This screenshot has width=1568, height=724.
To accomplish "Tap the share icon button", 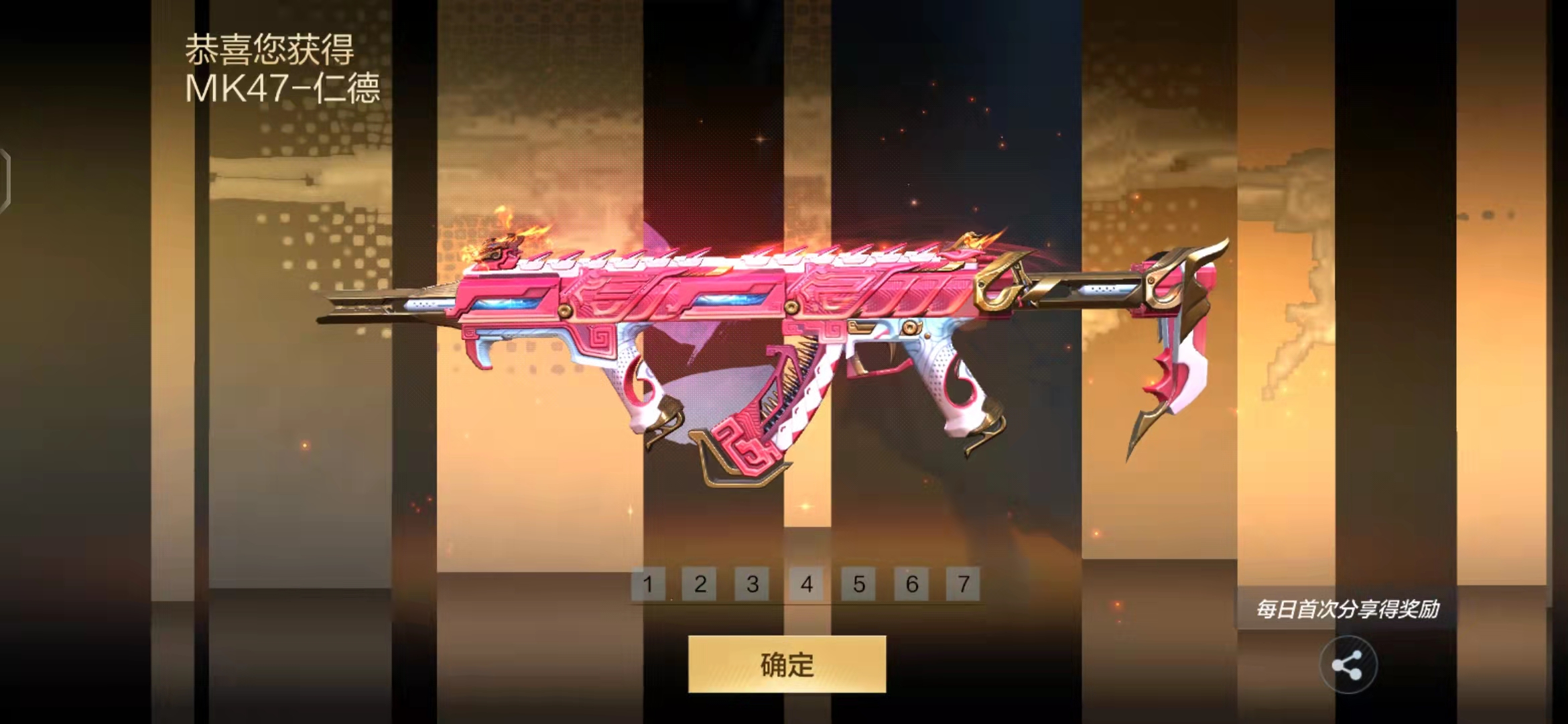I will [x=1348, y=665].
